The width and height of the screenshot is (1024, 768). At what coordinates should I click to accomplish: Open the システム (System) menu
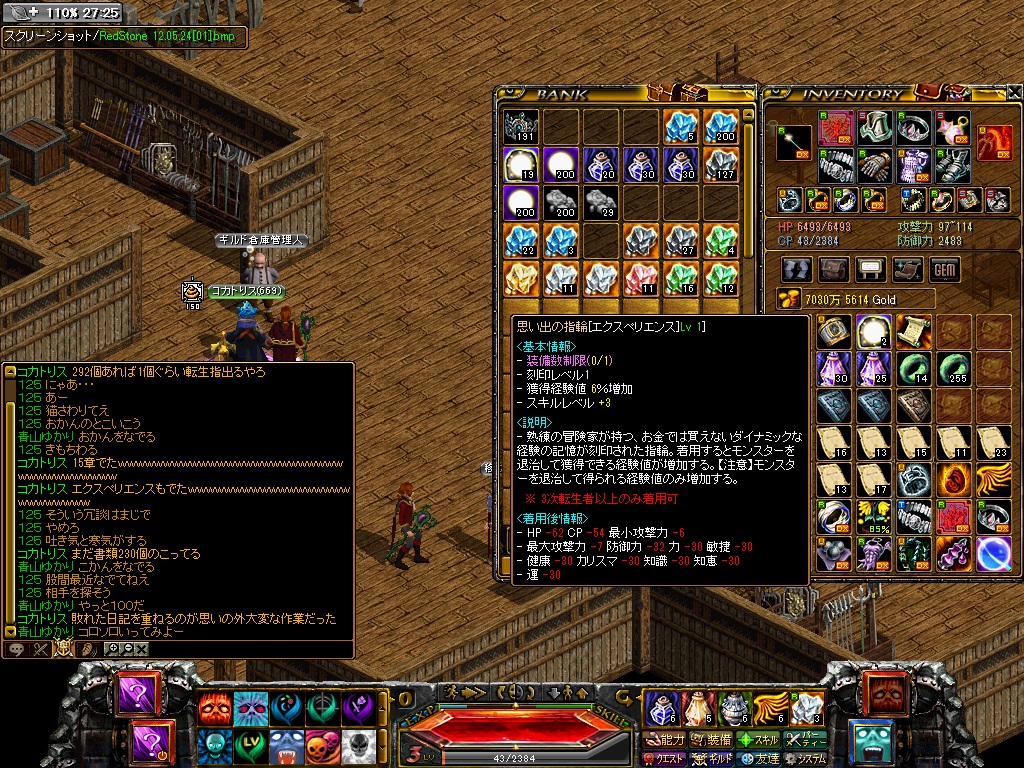(807, 759)
